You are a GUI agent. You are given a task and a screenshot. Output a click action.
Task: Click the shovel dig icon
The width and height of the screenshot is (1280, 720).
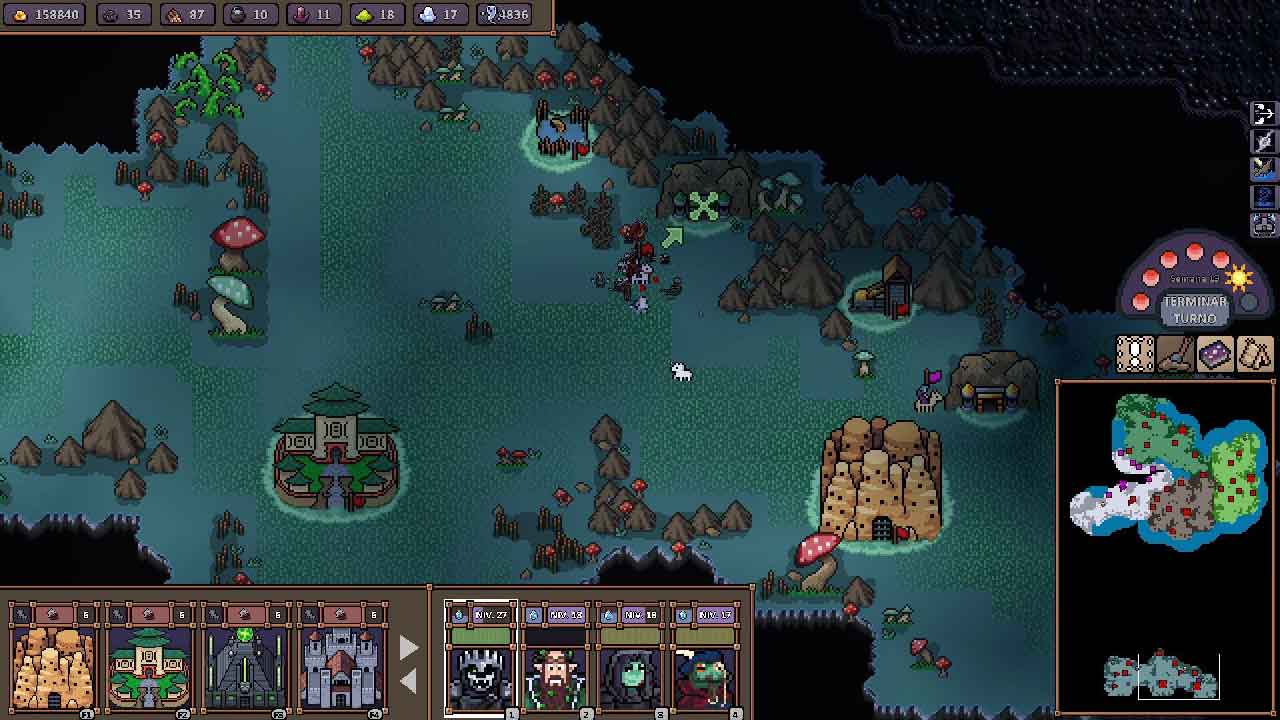[x=1175, y=355]
